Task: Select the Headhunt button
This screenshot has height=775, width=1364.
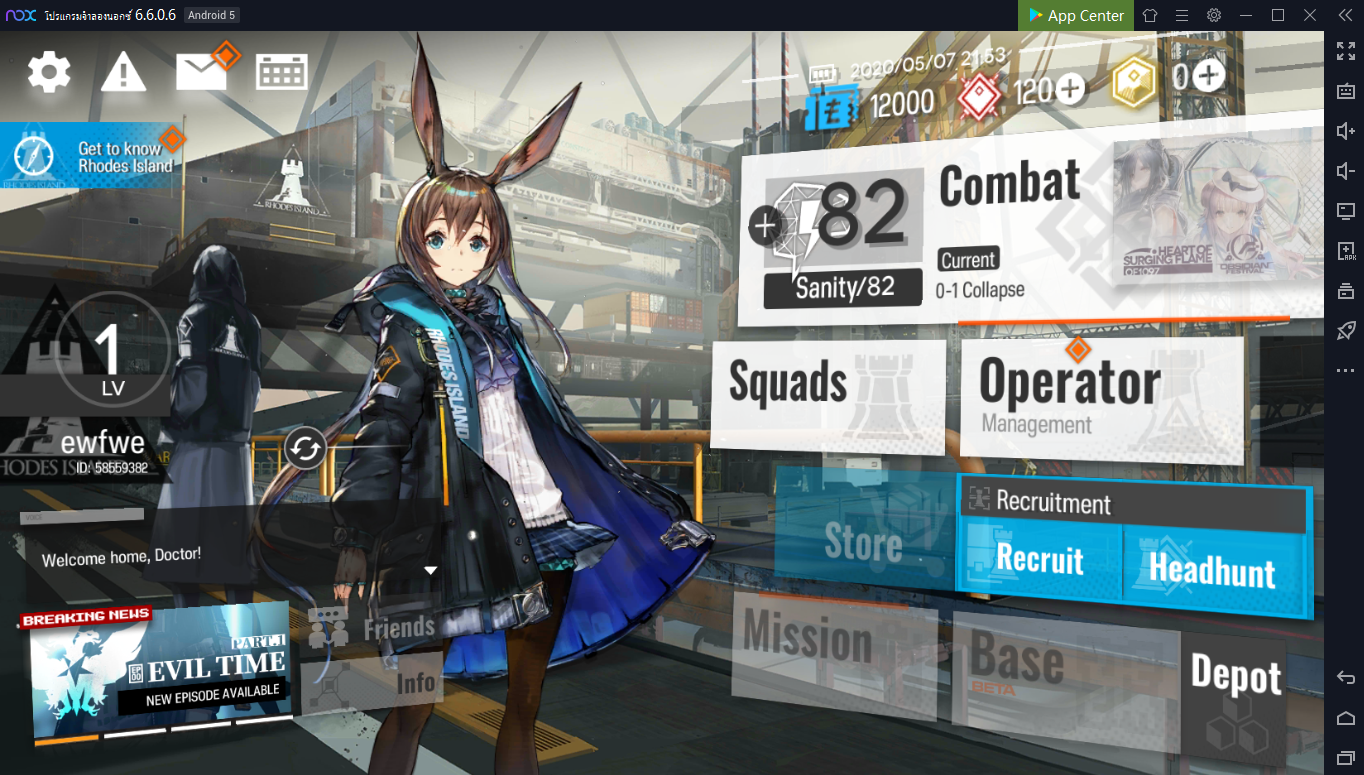Action: tap(1212, 569)
